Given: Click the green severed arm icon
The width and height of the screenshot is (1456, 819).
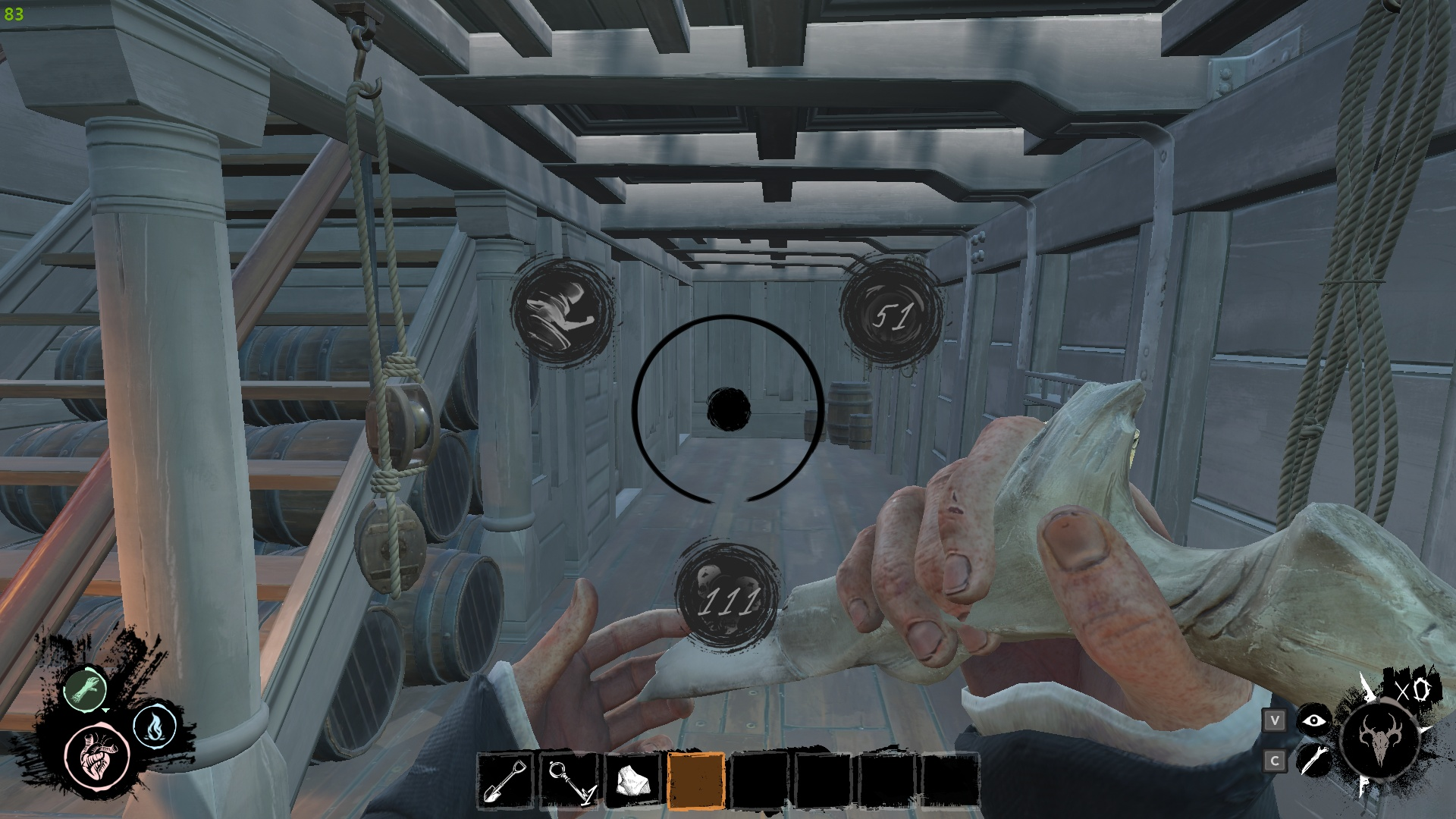Looking at the screenshot, I should tap(82, 689).
